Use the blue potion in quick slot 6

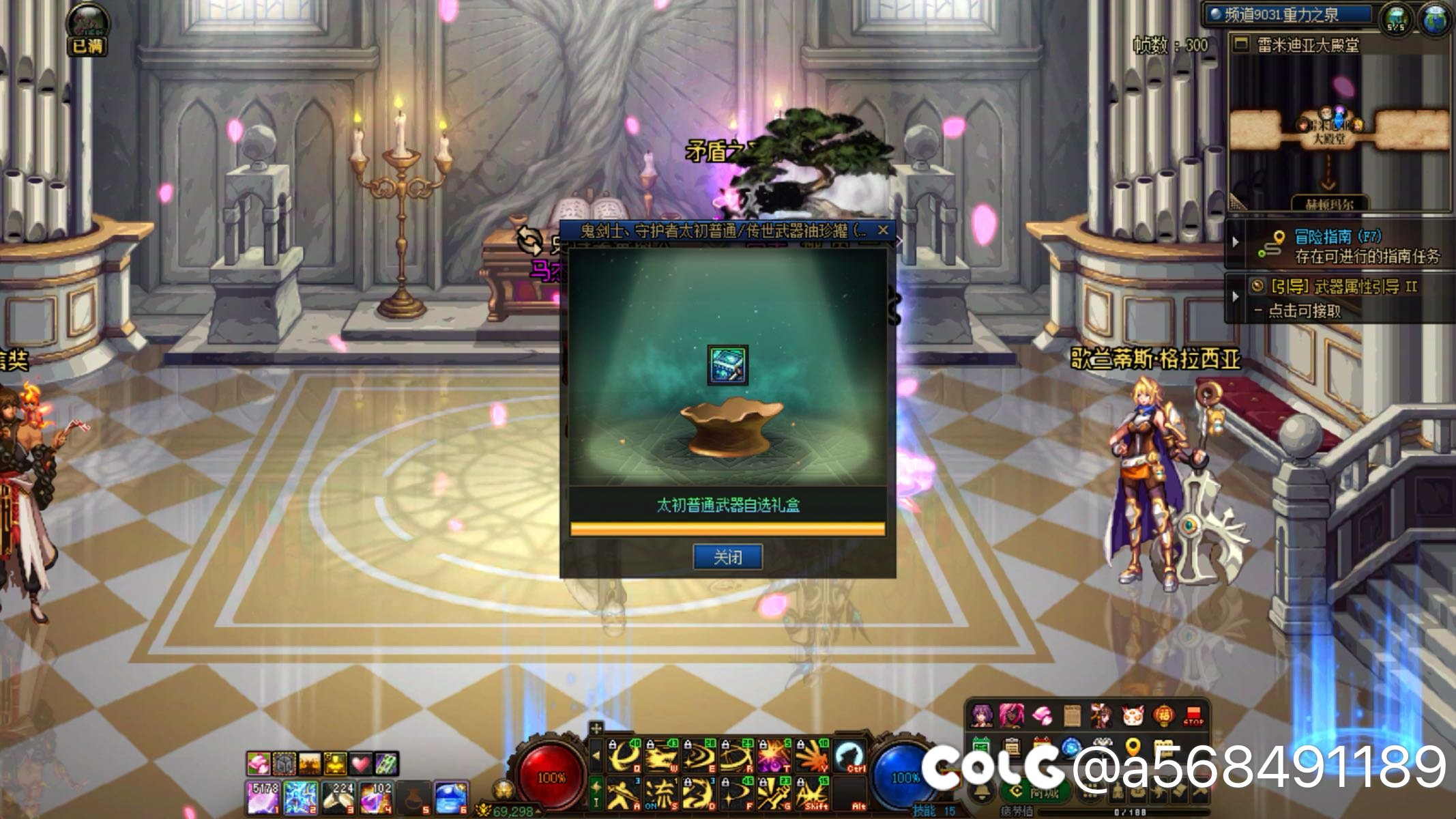pos(451,798)
